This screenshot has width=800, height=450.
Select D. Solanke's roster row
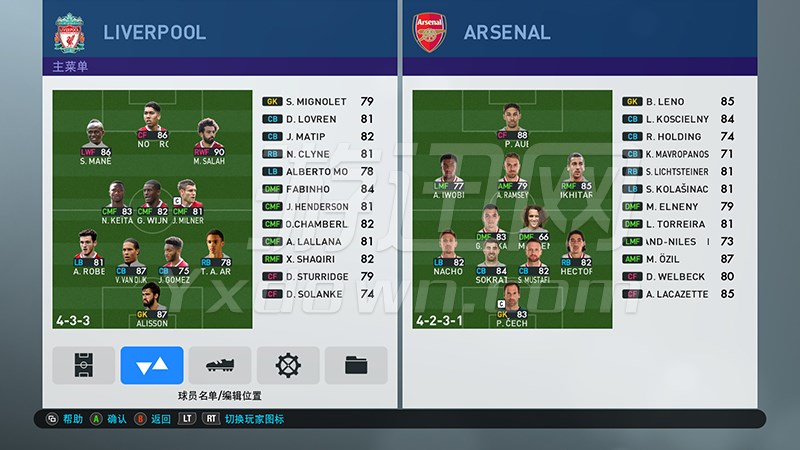pos(318,294)
